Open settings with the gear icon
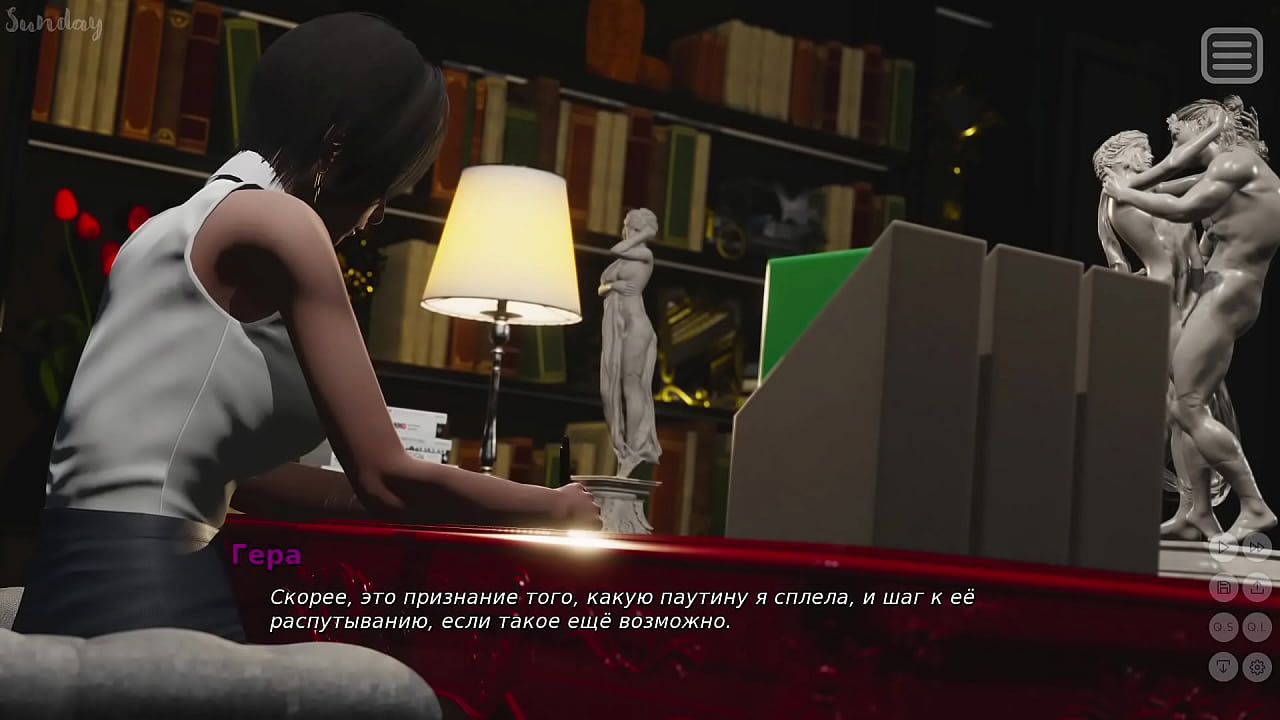 pos(1257,666)
